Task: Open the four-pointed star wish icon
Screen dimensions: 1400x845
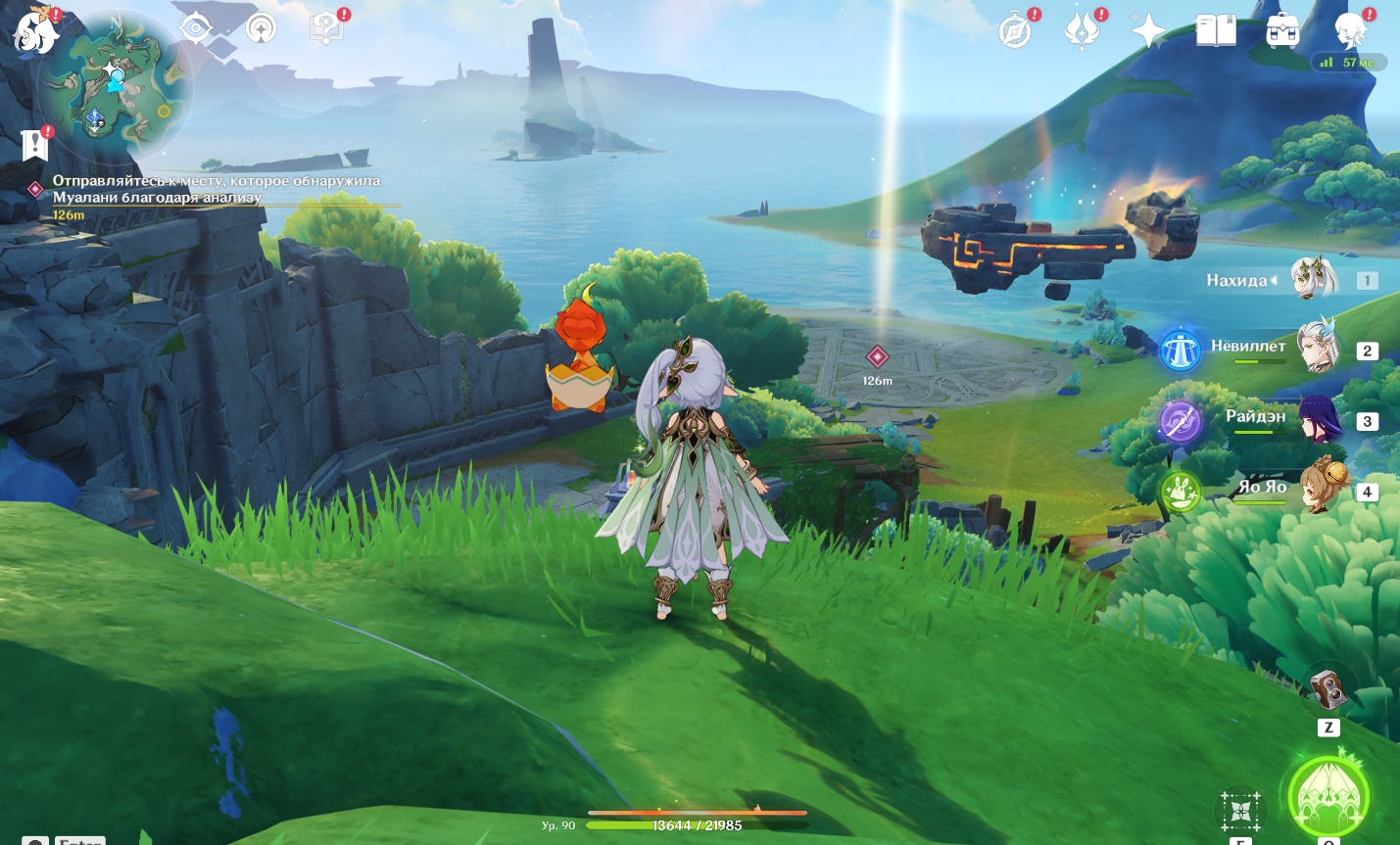Action: pyautogui.click(x=1148, y=31)
